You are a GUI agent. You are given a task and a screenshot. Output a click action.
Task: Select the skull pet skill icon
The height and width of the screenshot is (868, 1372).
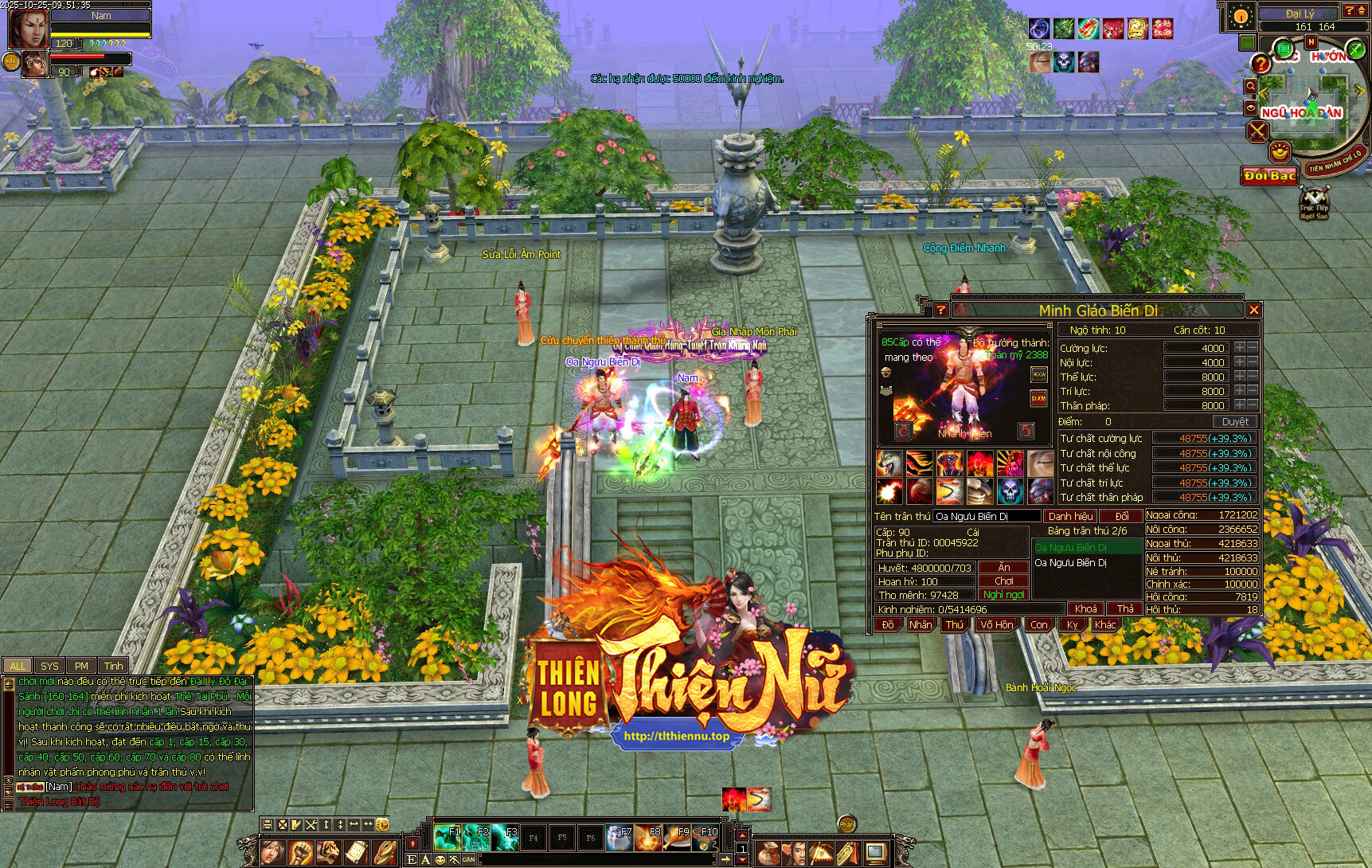coord(1010,491)
